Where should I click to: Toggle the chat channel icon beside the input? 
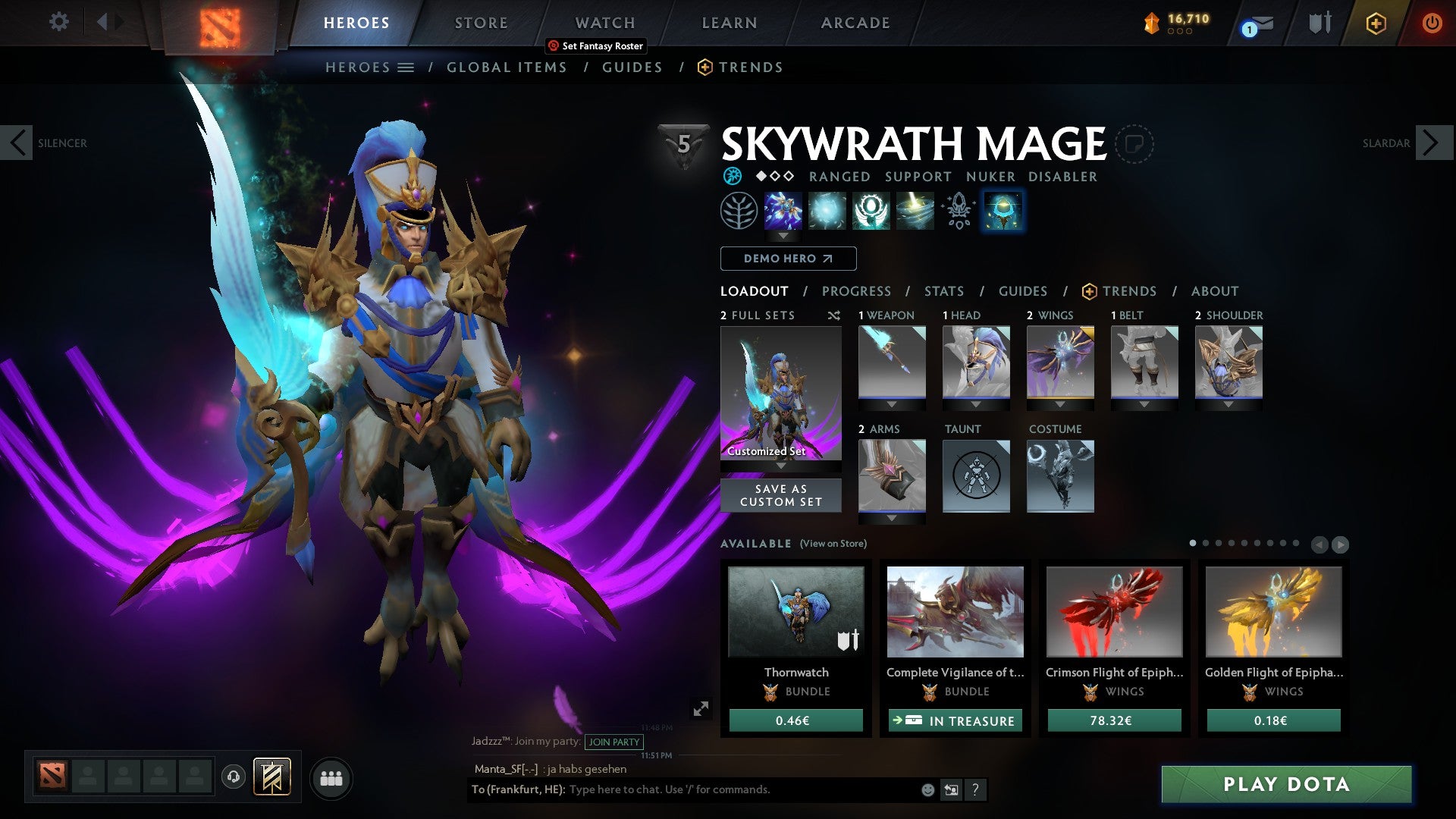(x=951, y=790)
